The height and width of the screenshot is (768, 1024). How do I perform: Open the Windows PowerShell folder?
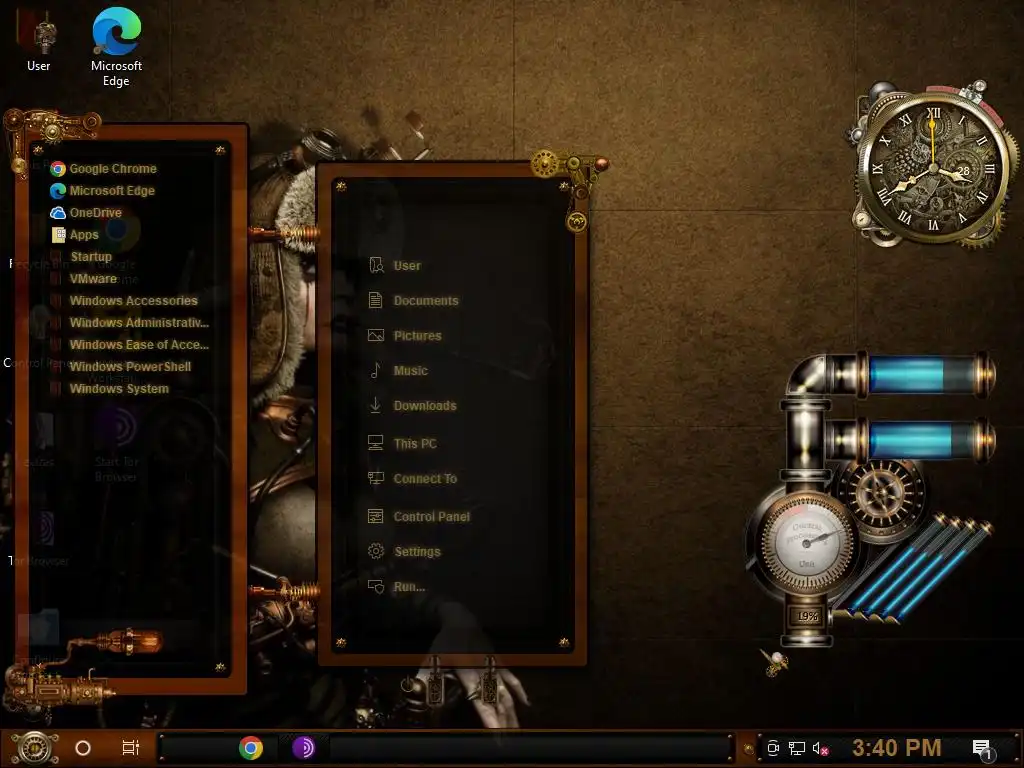click(x=130, y=367)
